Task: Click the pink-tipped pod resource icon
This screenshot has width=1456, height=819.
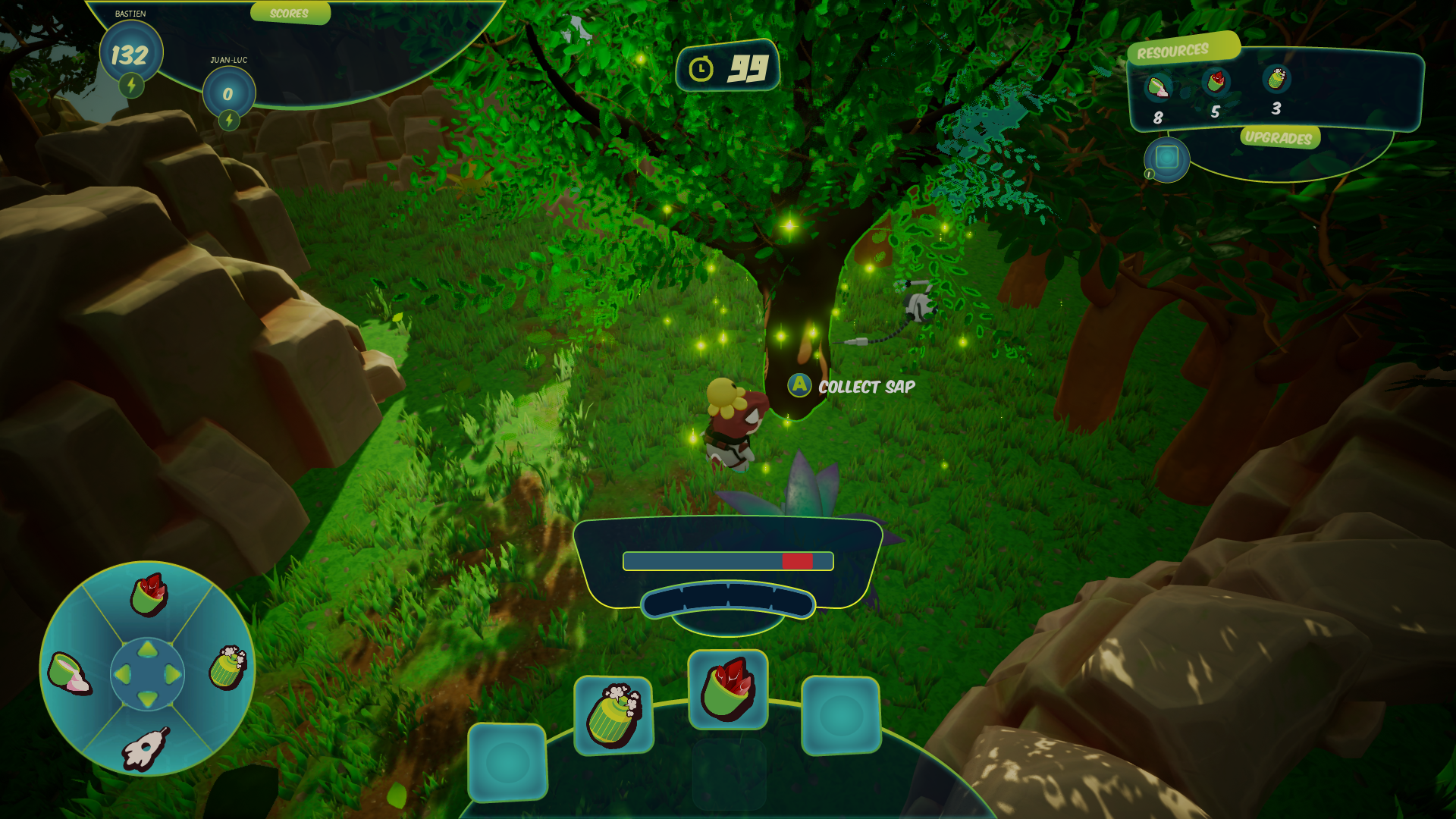Action: point(1157,88)
